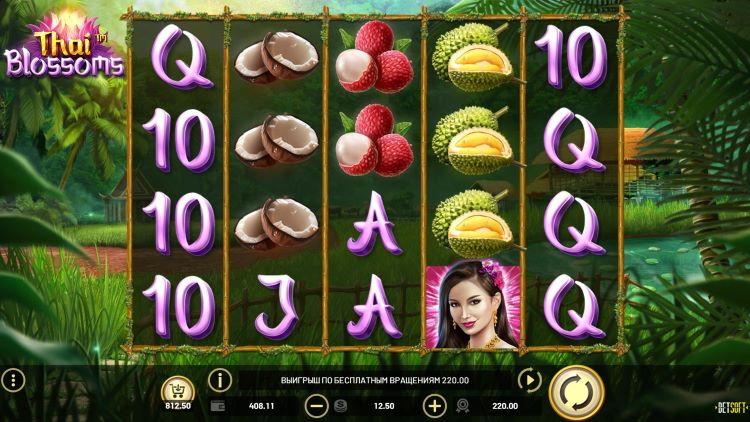Screen dimensions: 750x422
Task: Spin the reels with the gold button
Action: (576, 391)
